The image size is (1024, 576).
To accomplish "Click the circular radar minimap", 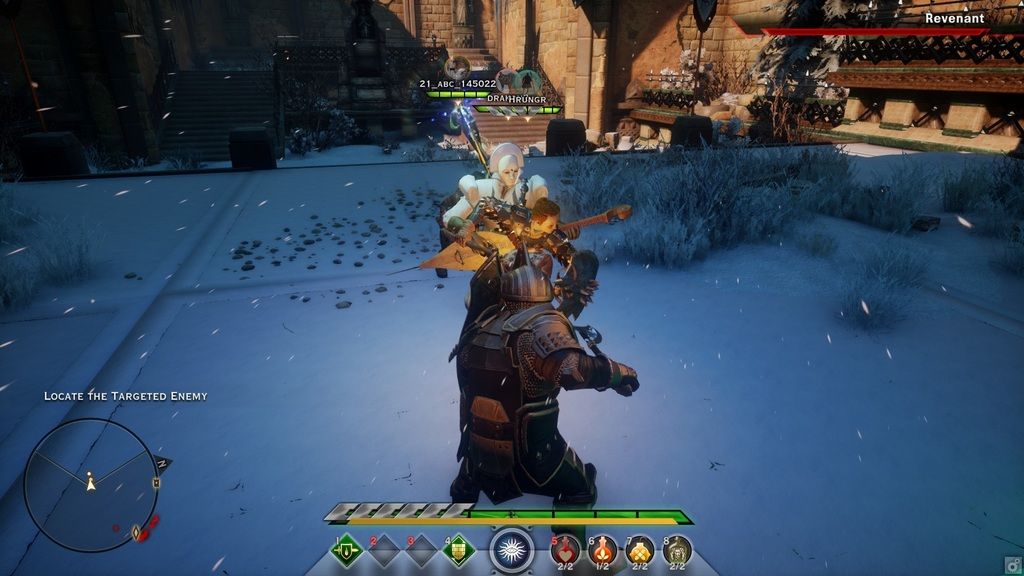I will tap(90, 485).
